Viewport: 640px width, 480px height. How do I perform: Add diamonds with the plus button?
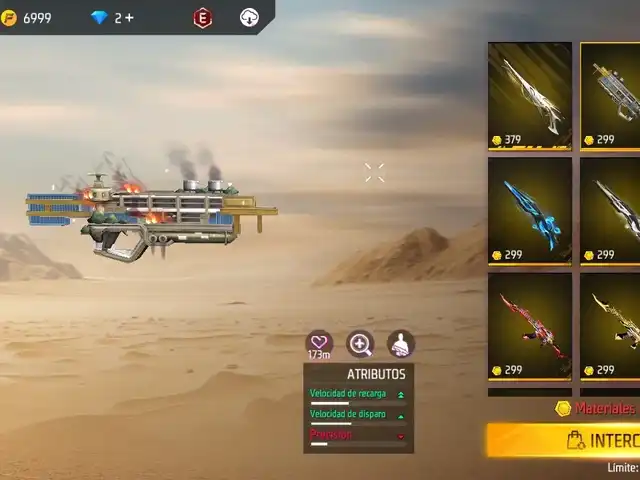[x=130, y=18]
